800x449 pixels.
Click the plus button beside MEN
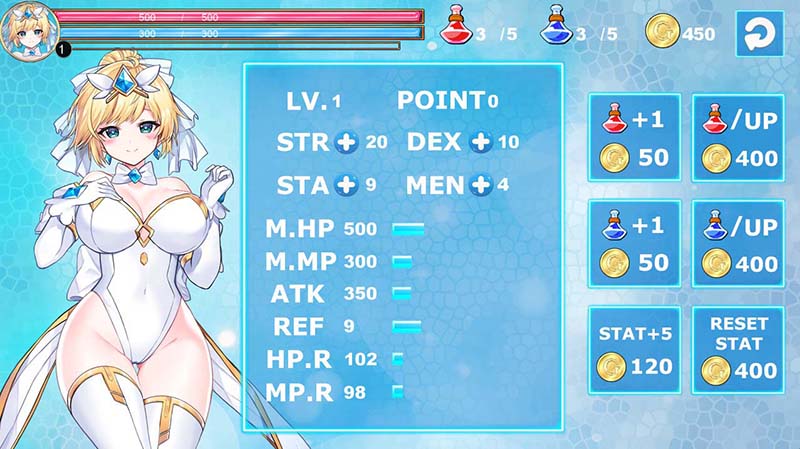tap(481, 185)
